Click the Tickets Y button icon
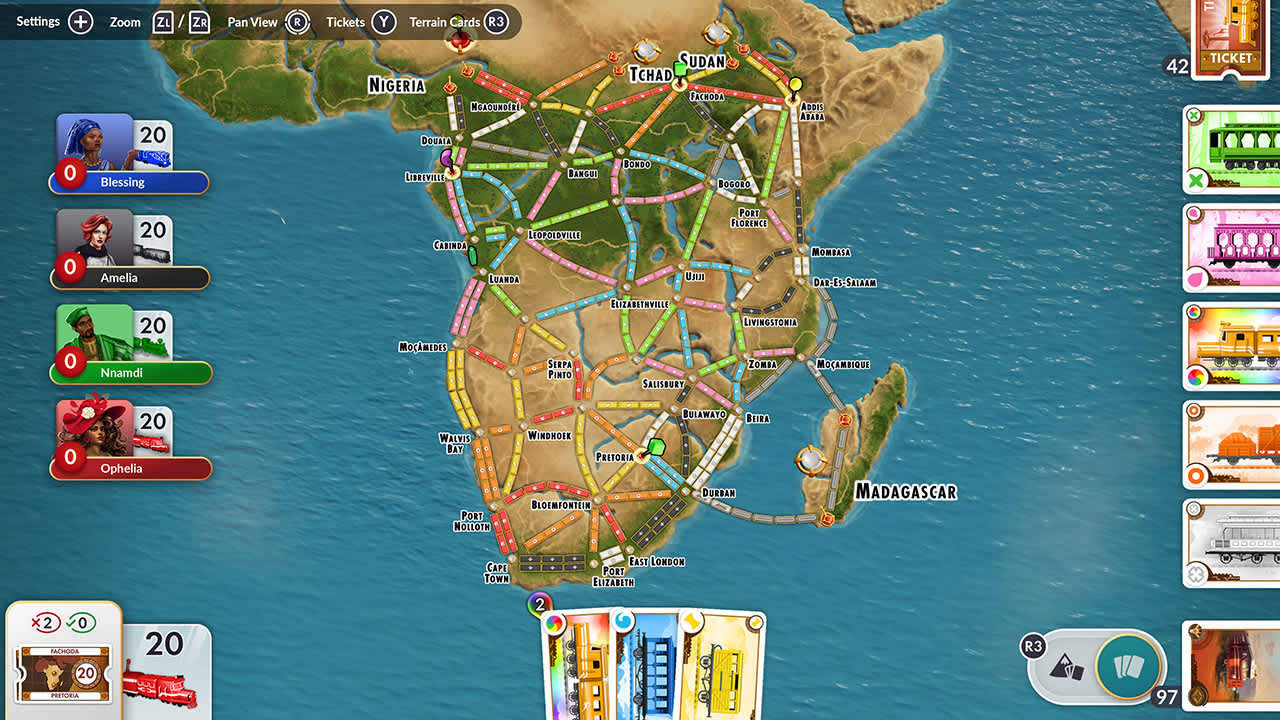The width and height of the screenshot is (1280, 720). point(385,21)
